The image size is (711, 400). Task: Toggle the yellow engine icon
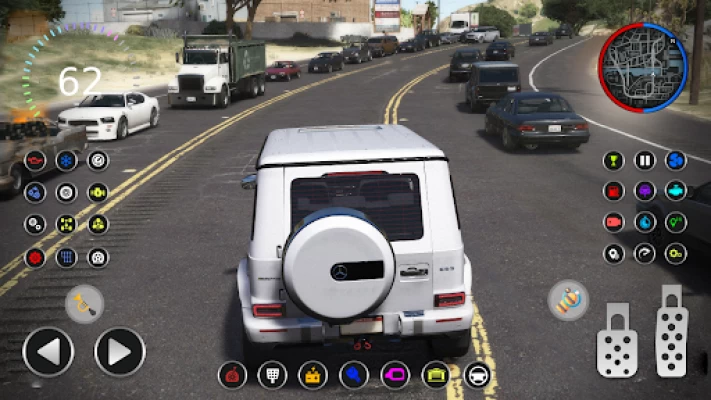pos(98,192)
